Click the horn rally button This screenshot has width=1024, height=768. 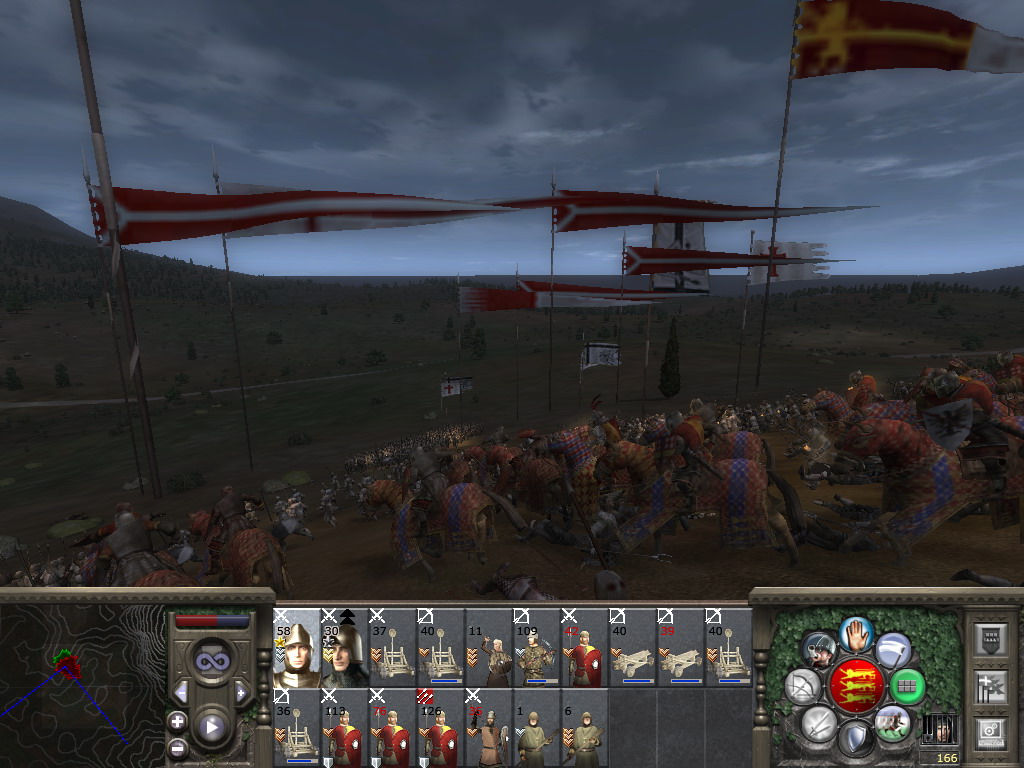[x=820, y=650]
